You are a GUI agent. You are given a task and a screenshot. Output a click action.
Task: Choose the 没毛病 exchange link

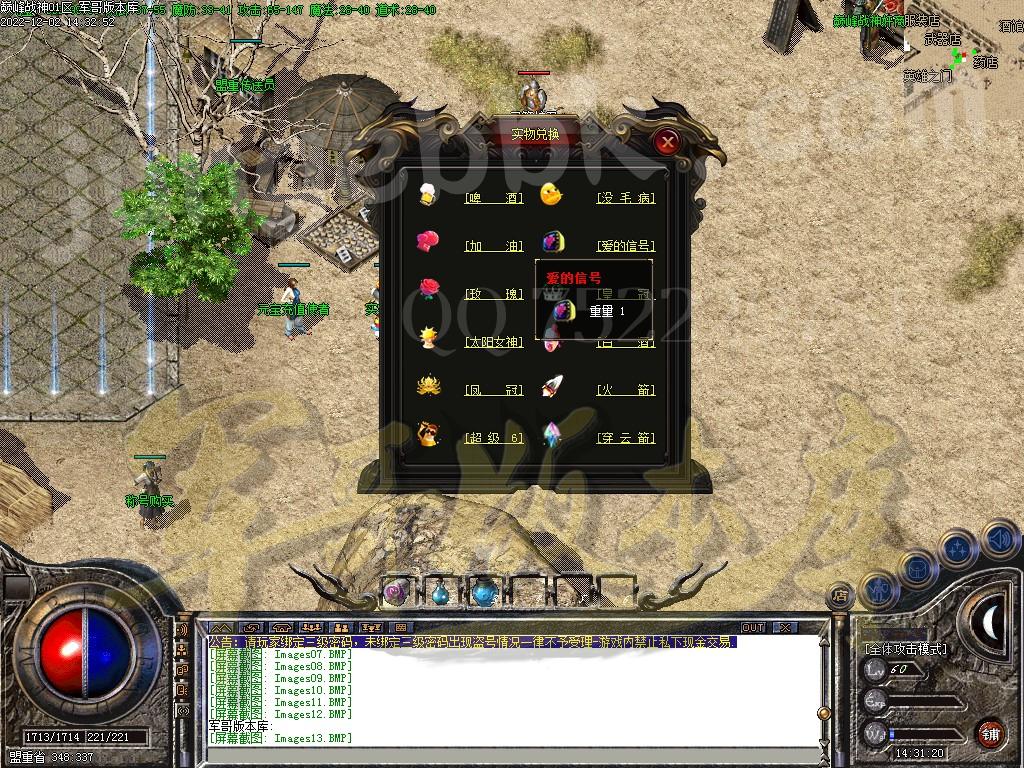626,198
